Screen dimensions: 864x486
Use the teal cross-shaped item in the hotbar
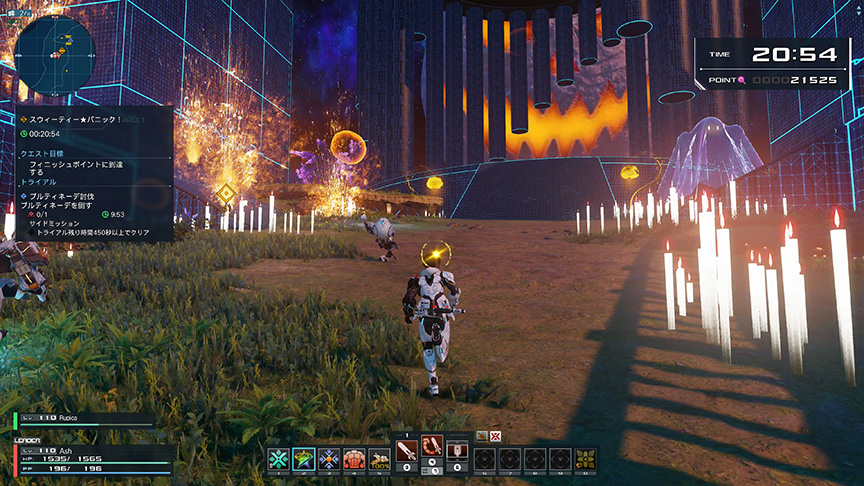pos(277,459)
